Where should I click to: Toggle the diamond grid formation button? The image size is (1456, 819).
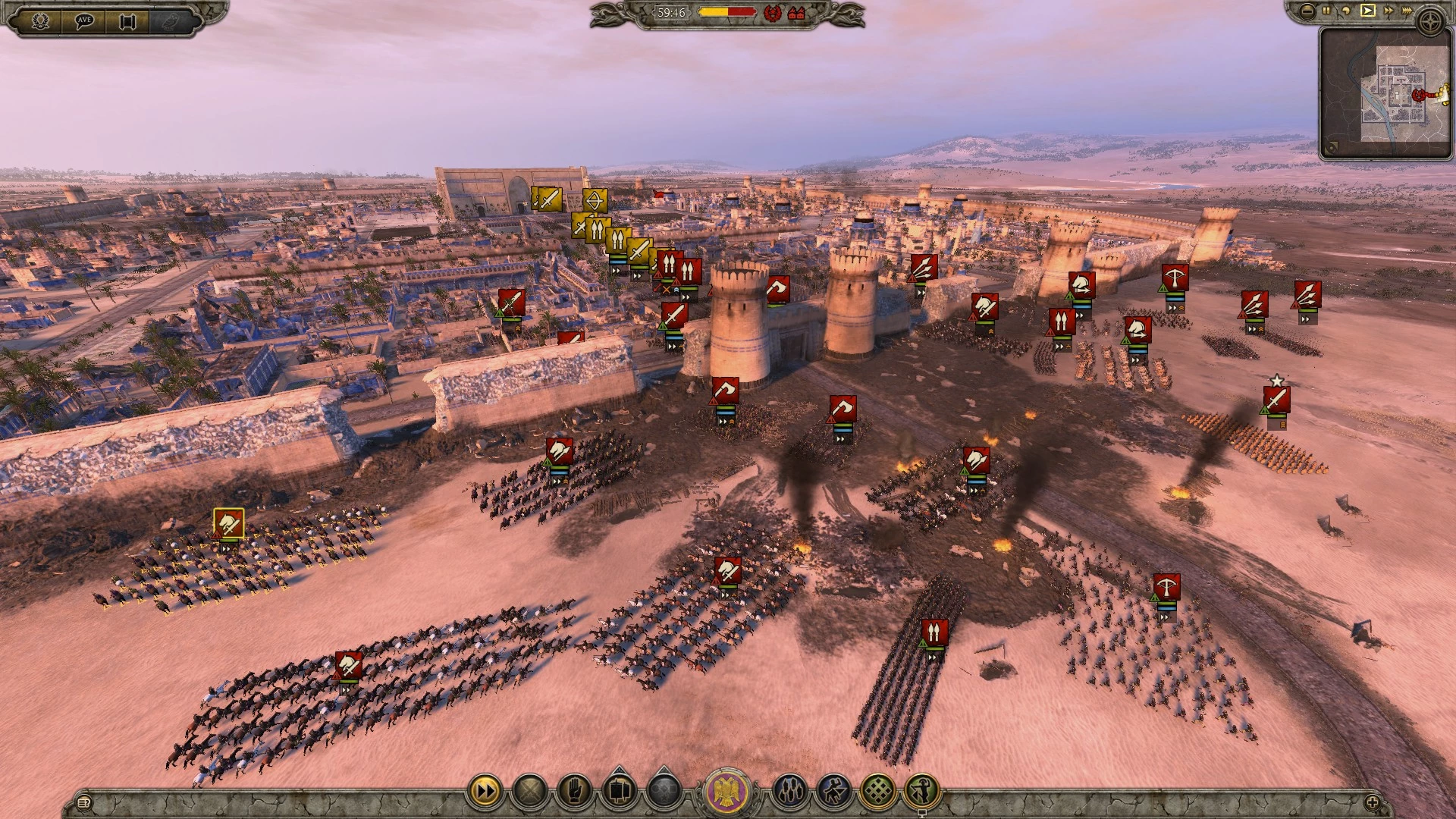(878, 792)
